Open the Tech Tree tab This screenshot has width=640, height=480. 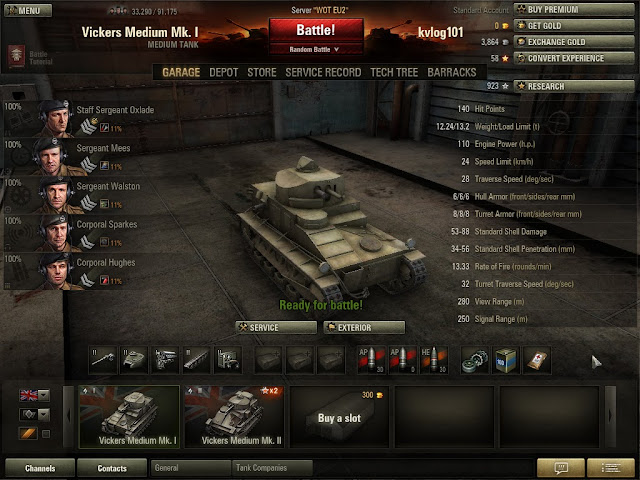(394, 73)
